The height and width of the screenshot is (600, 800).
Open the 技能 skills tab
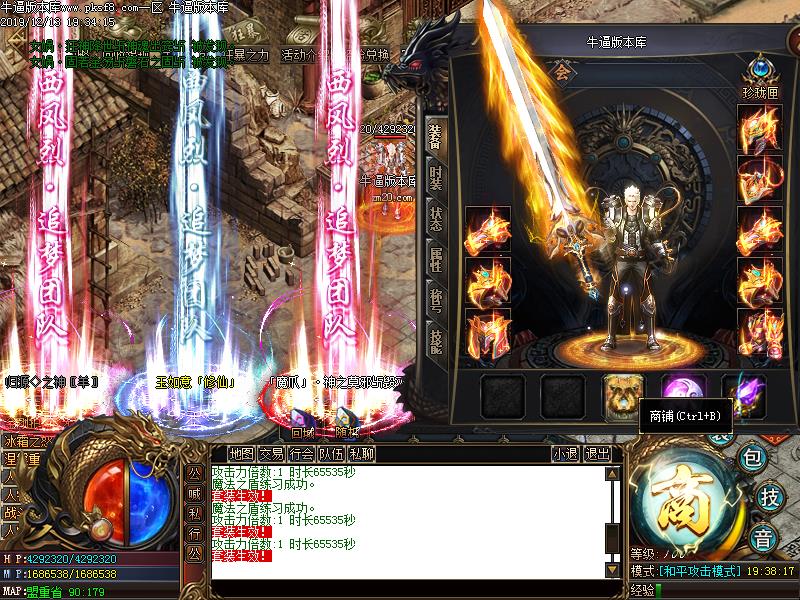coord(435,343)
